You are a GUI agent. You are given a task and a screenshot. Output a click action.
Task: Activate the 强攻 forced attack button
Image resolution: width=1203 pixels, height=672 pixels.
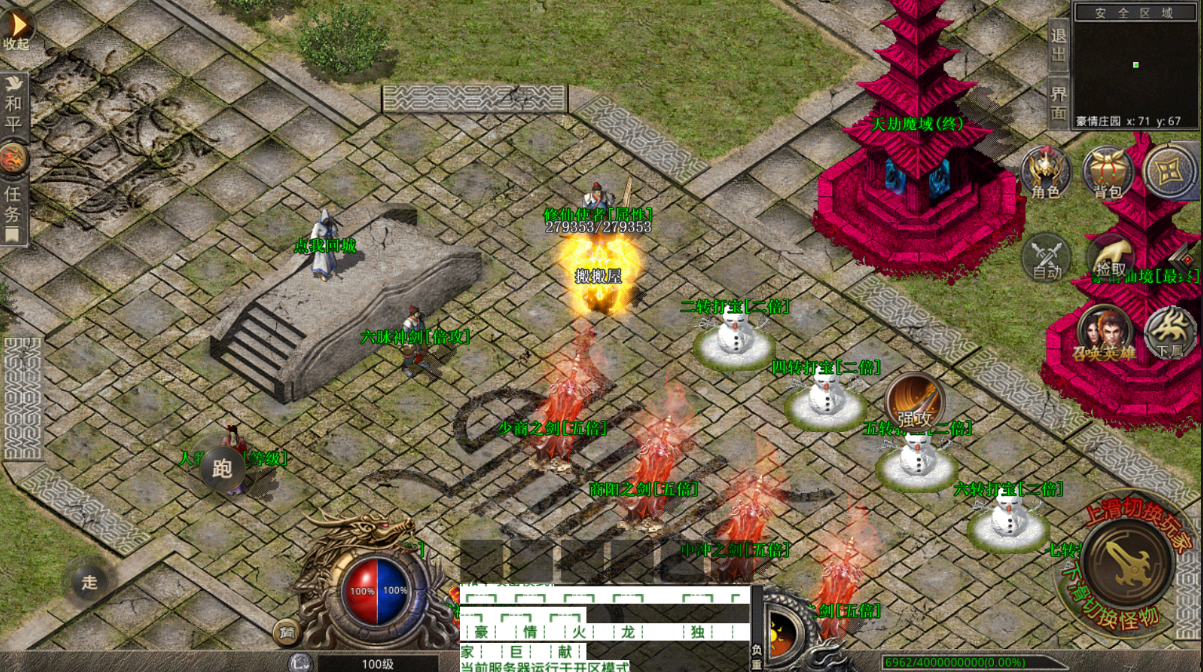pyautogui.click(x=913, y=403)
